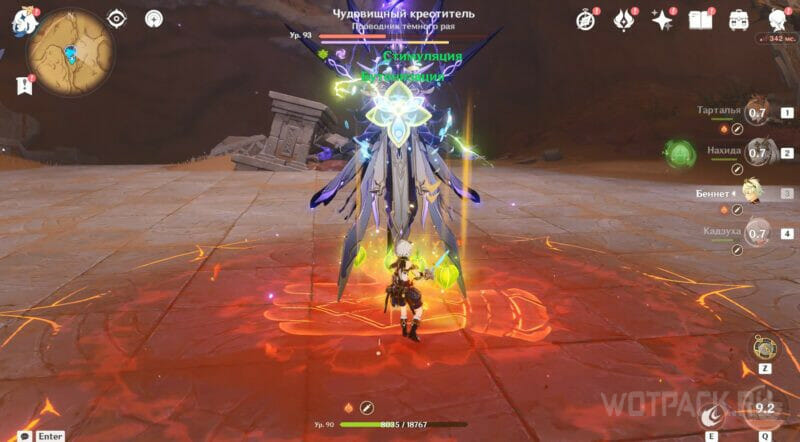Use the gadget above the Z key

click(763, 346)
